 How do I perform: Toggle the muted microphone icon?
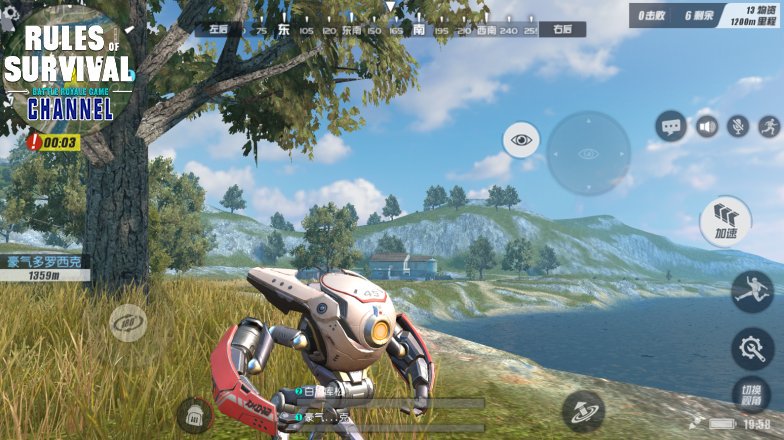738,127
